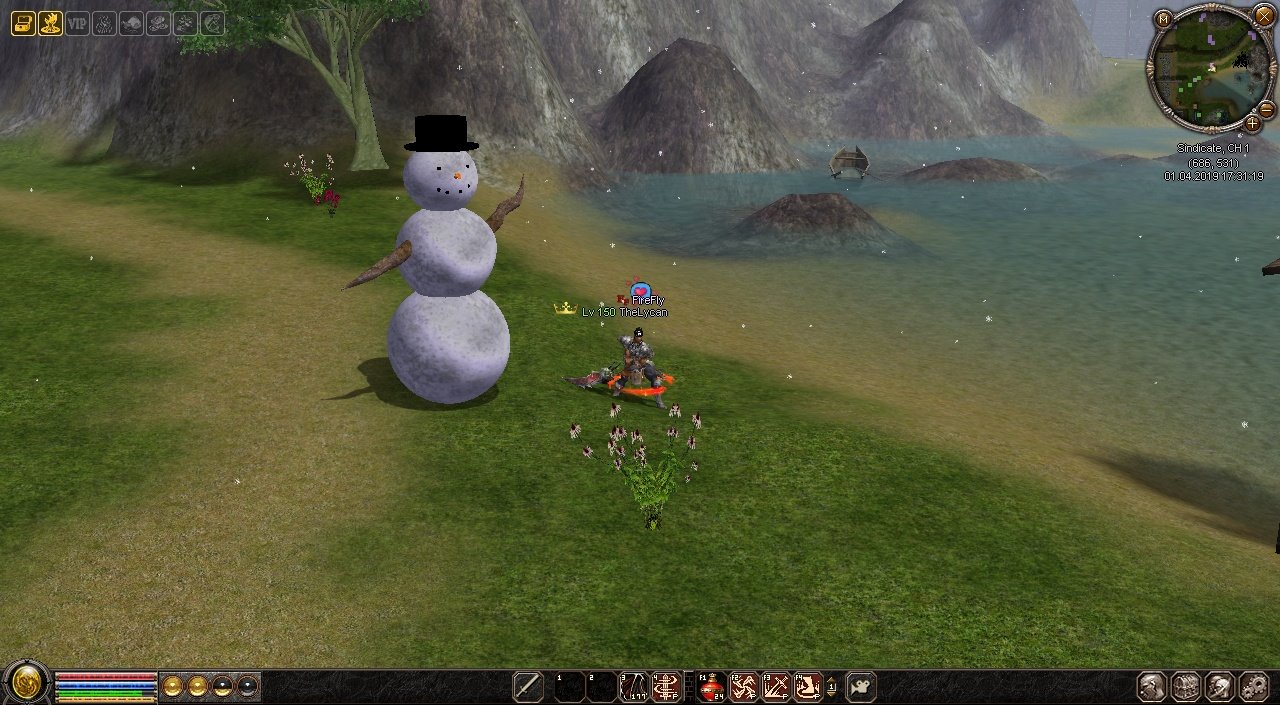Activate the whirlwind skill in quickslot 4
The image size is (1280, 705).
(666, 687)
